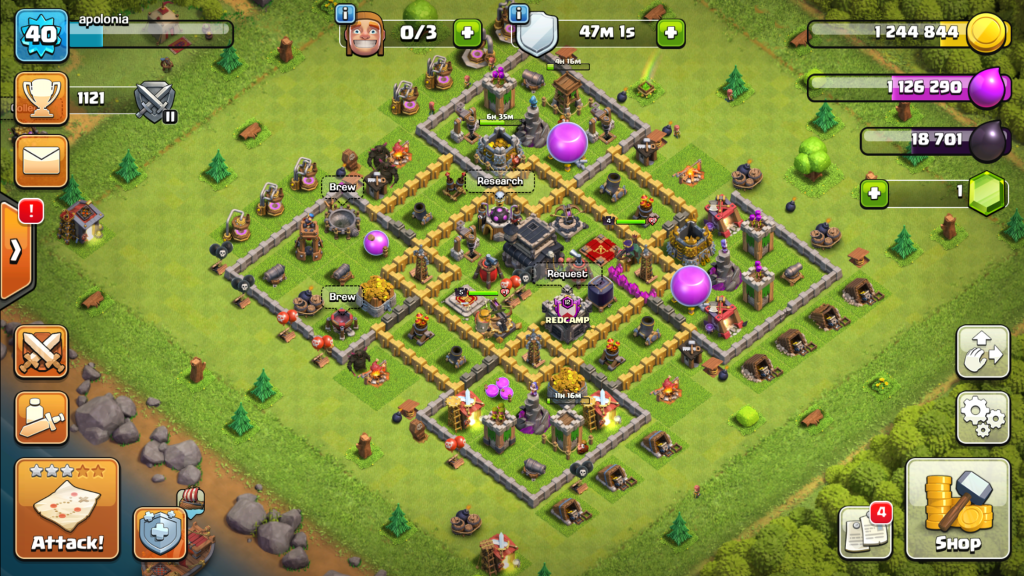Viewport: 1024px width, 576px height.
Task: Tap the Attack! map button
Action: (68, 508)
